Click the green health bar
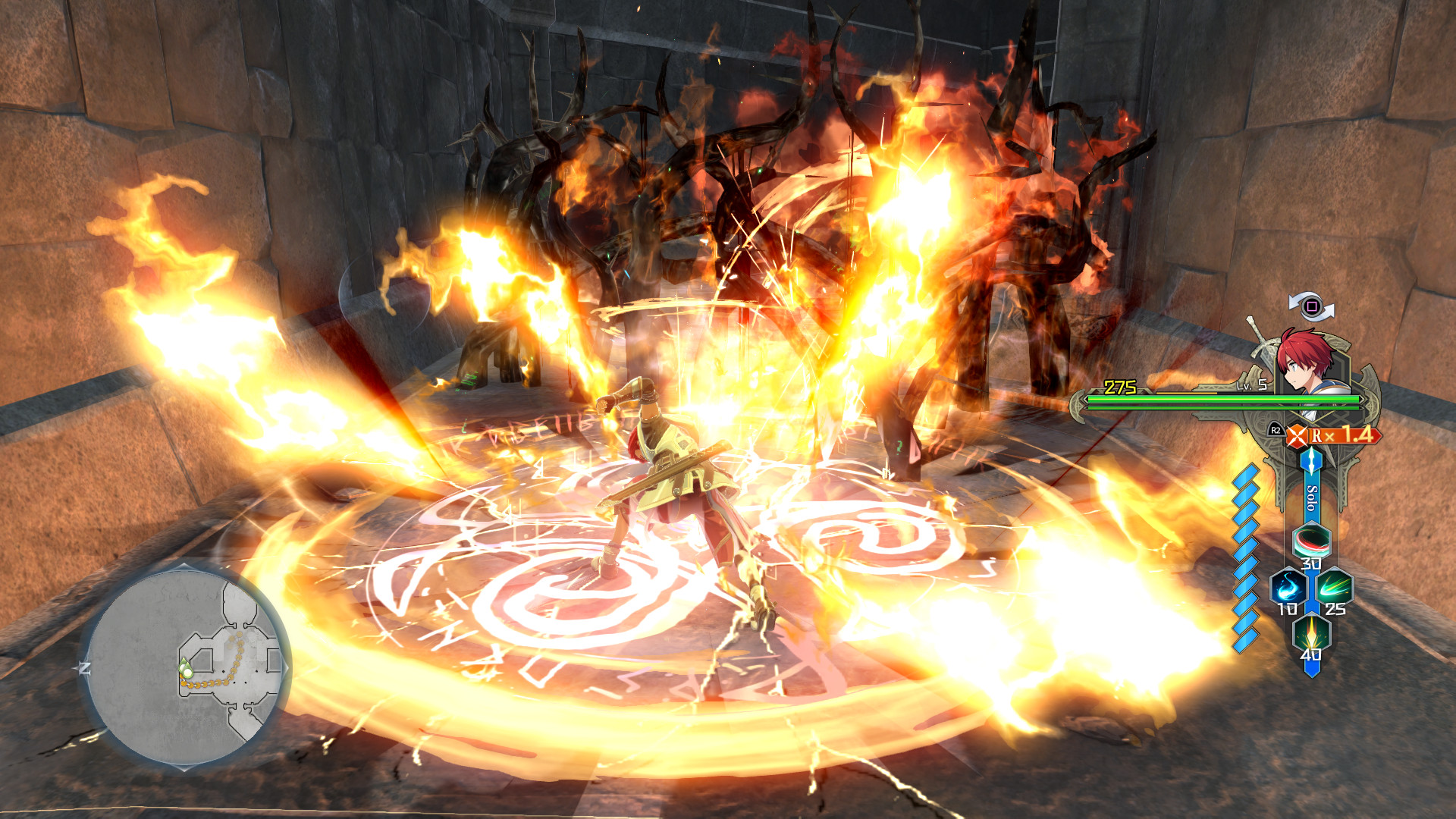The height and width of the screenshot is (819, 1456). point(1221,399)
